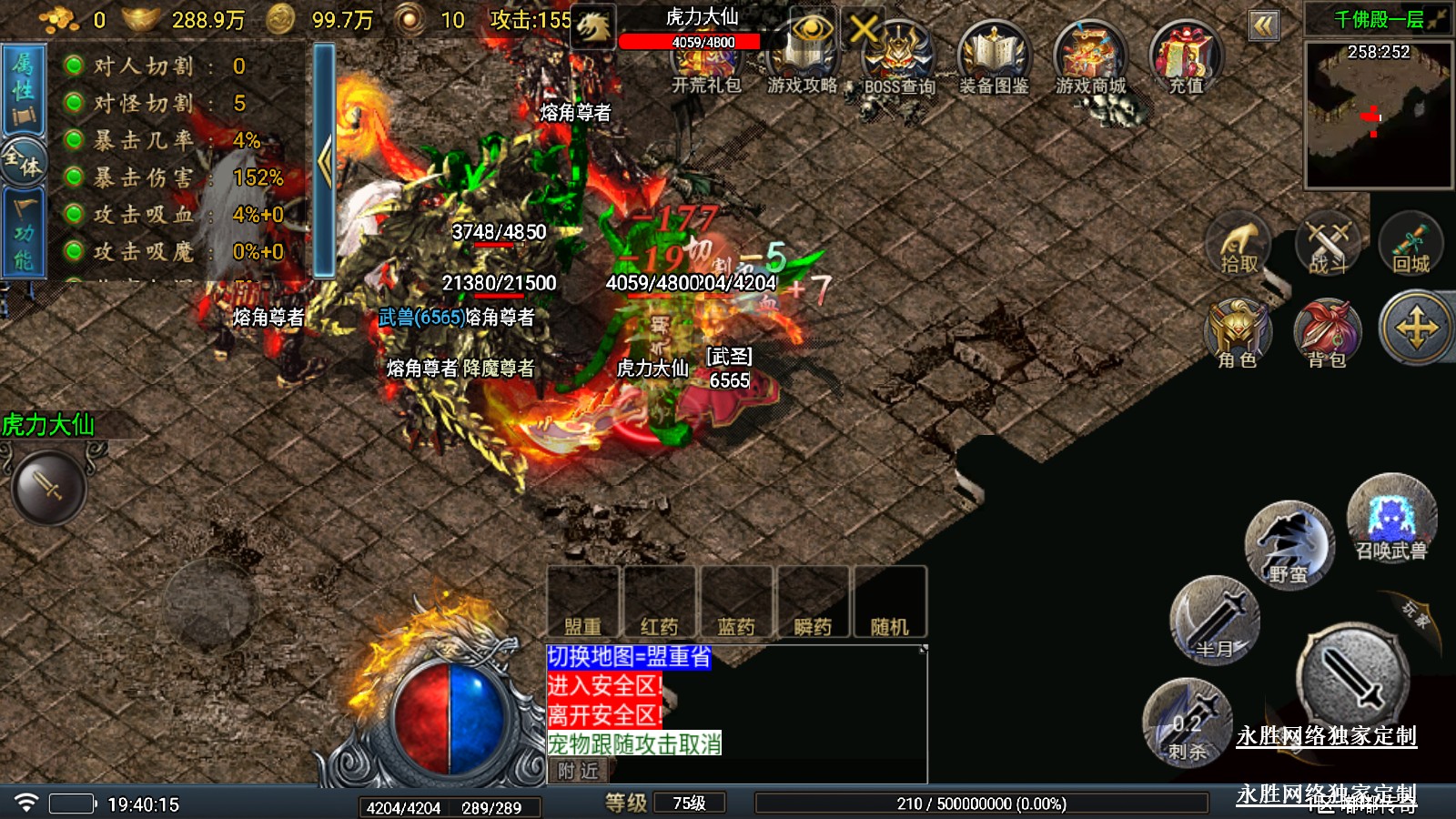Click the minimap of 千佛殿一层
This screenshot has width=1456, height=819.
(x=1378, y=116)
